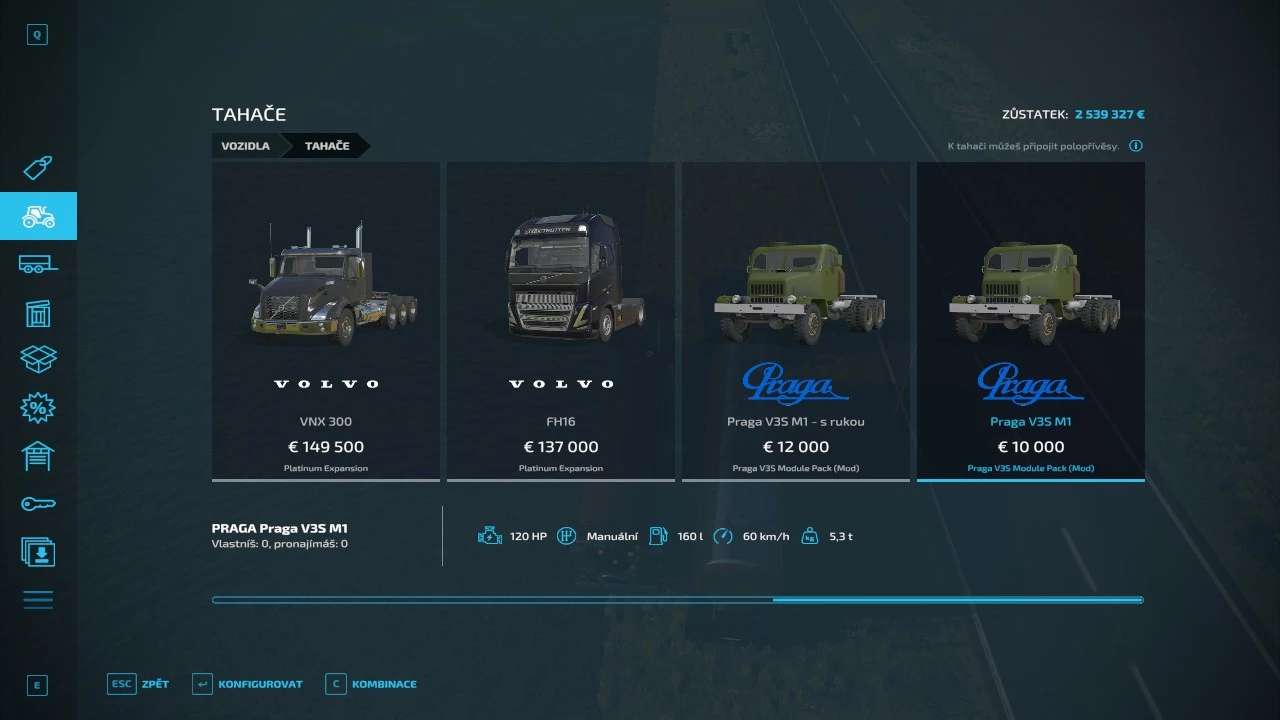Click the Zpět back button
1280x720 pixels.
[139, 684]
